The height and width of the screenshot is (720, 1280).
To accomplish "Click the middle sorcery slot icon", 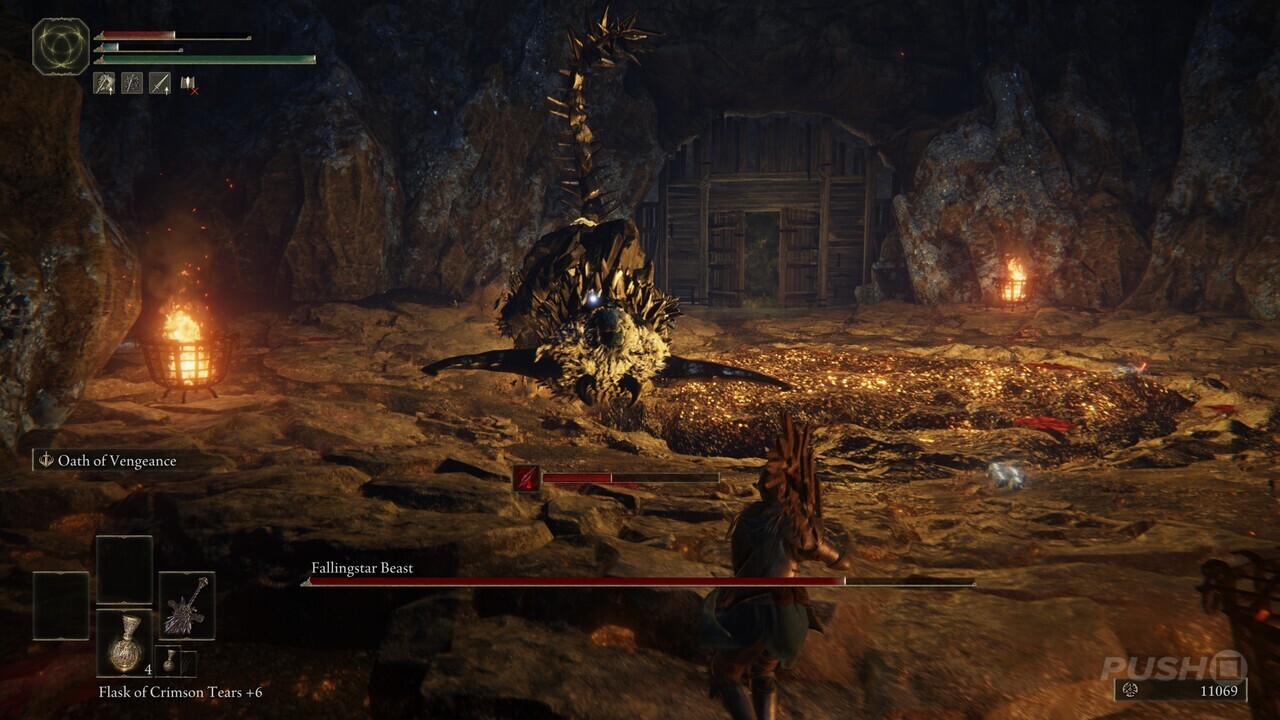I will [133, 83].
